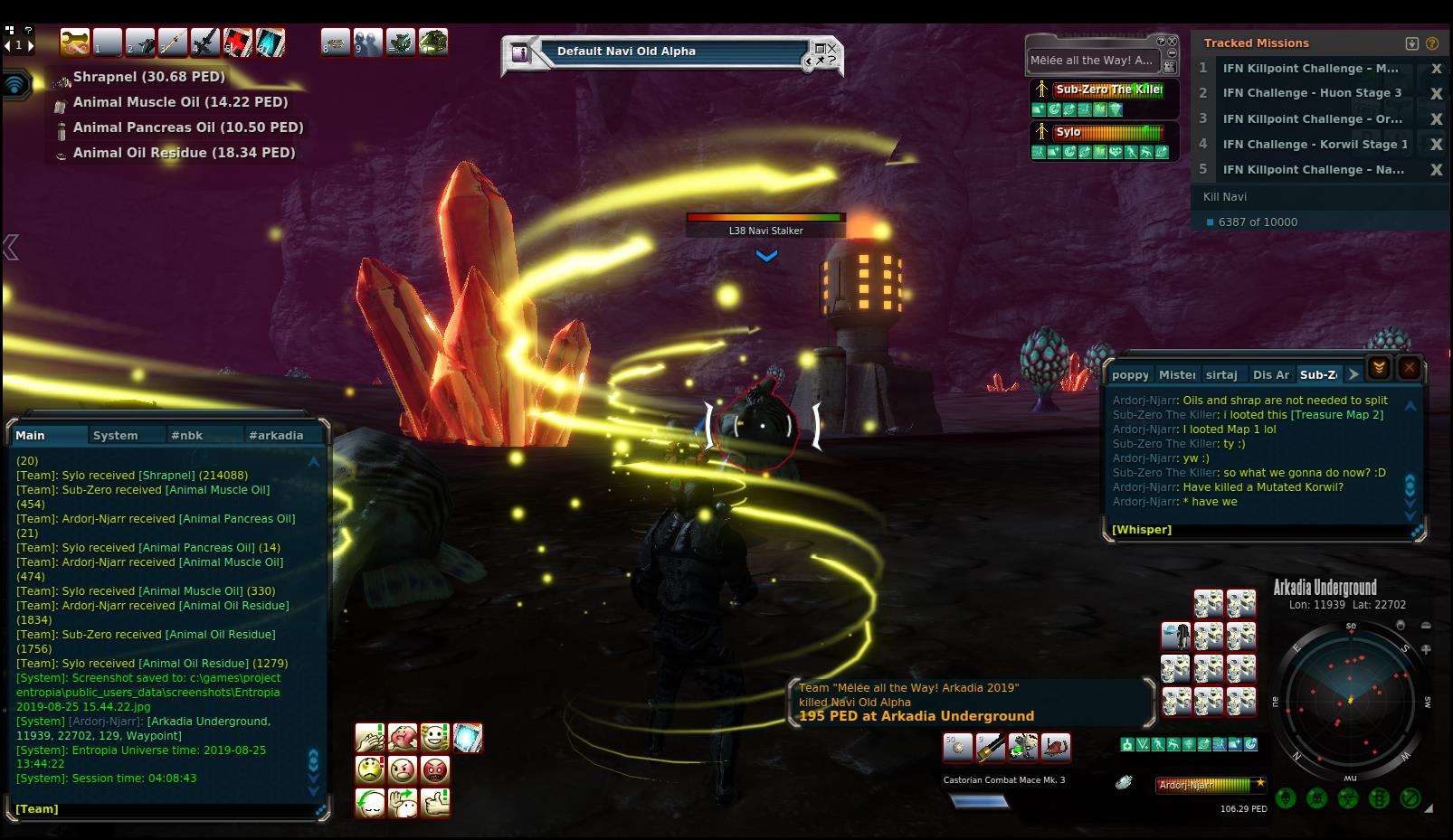Open the #arkadia chat channel tab
The height and width of the screenshot is (840, 1453).
(x=276, y=435)
